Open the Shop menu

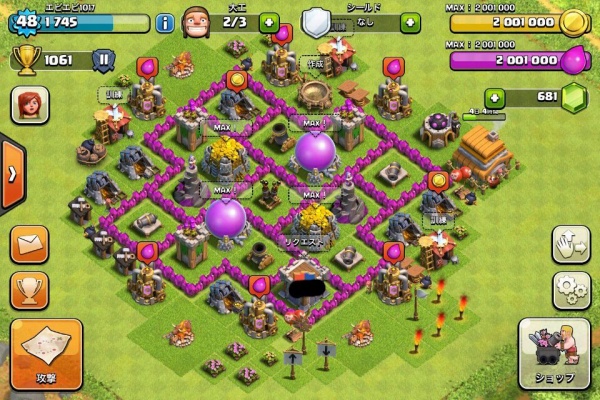pos(551,355)
